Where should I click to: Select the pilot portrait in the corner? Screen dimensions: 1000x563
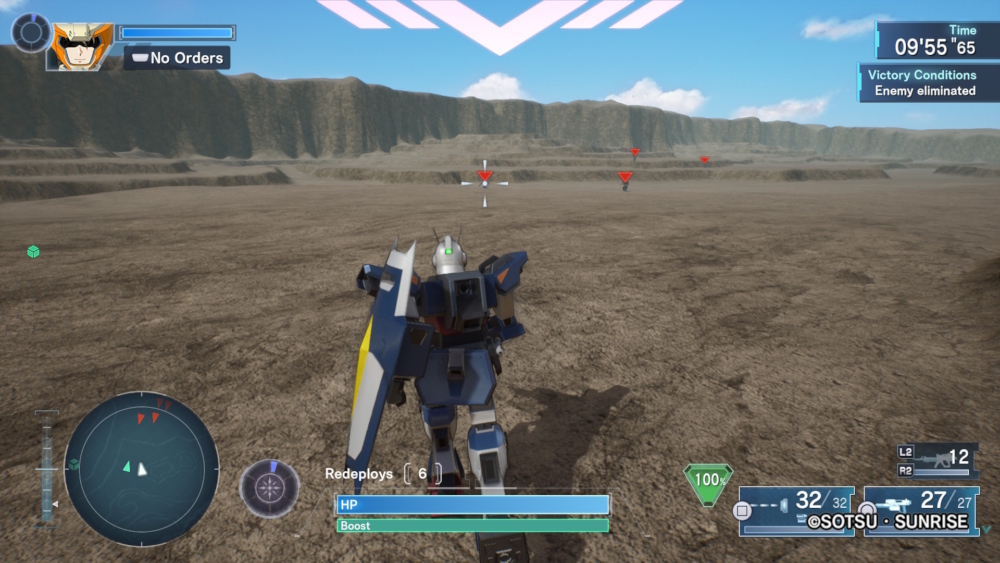coord(82,46)
